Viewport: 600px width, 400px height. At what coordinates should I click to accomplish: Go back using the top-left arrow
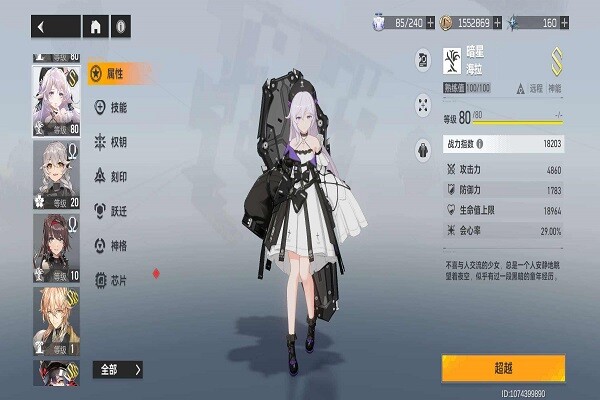(x=41, y=27)
